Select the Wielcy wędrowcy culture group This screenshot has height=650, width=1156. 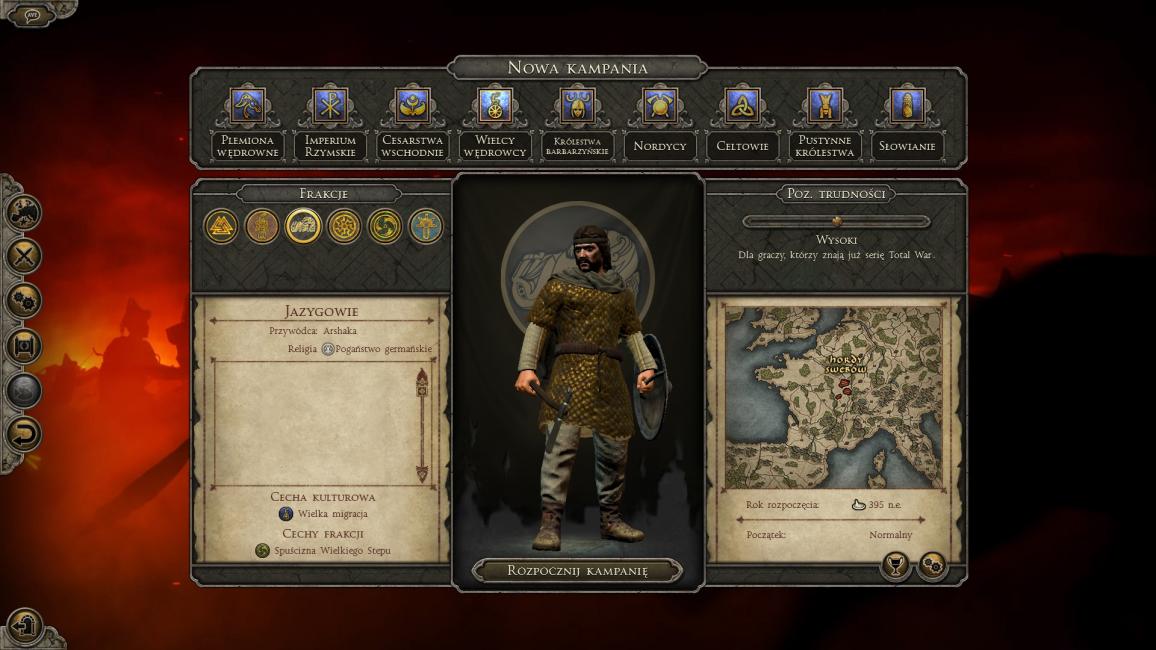coord(495,105)
